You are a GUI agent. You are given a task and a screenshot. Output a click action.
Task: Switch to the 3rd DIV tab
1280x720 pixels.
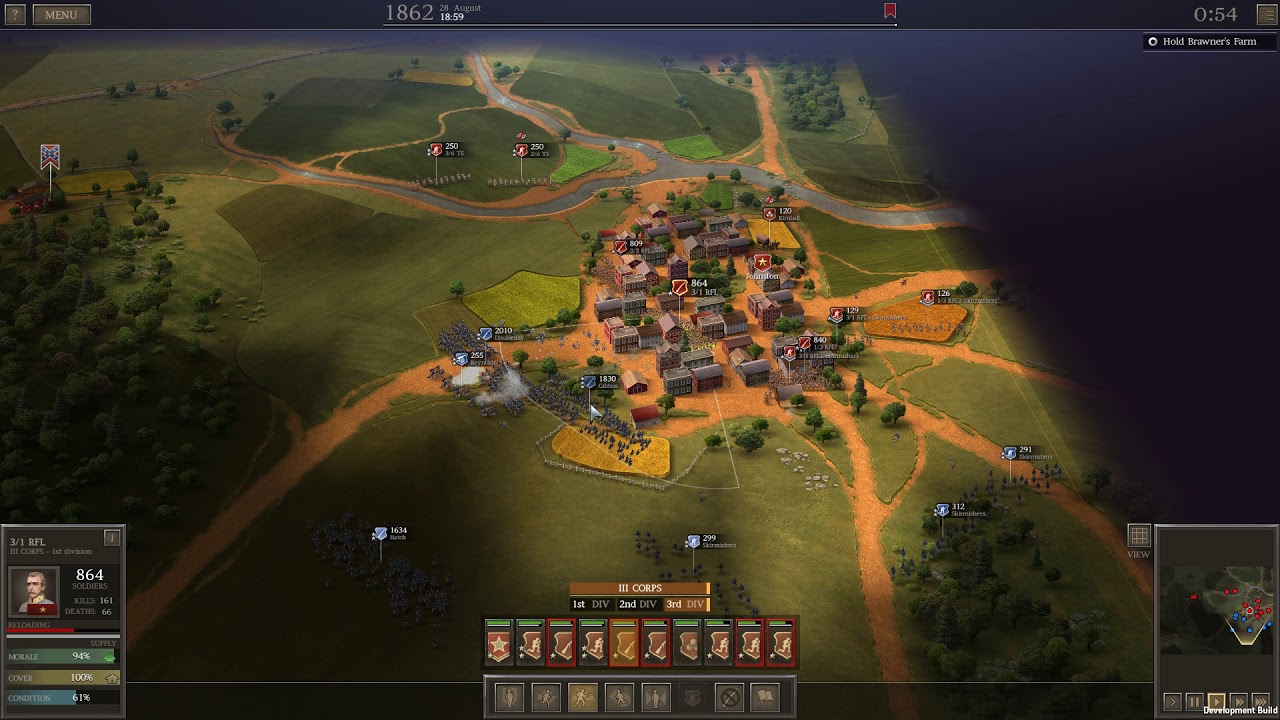(x=685, y=604)
